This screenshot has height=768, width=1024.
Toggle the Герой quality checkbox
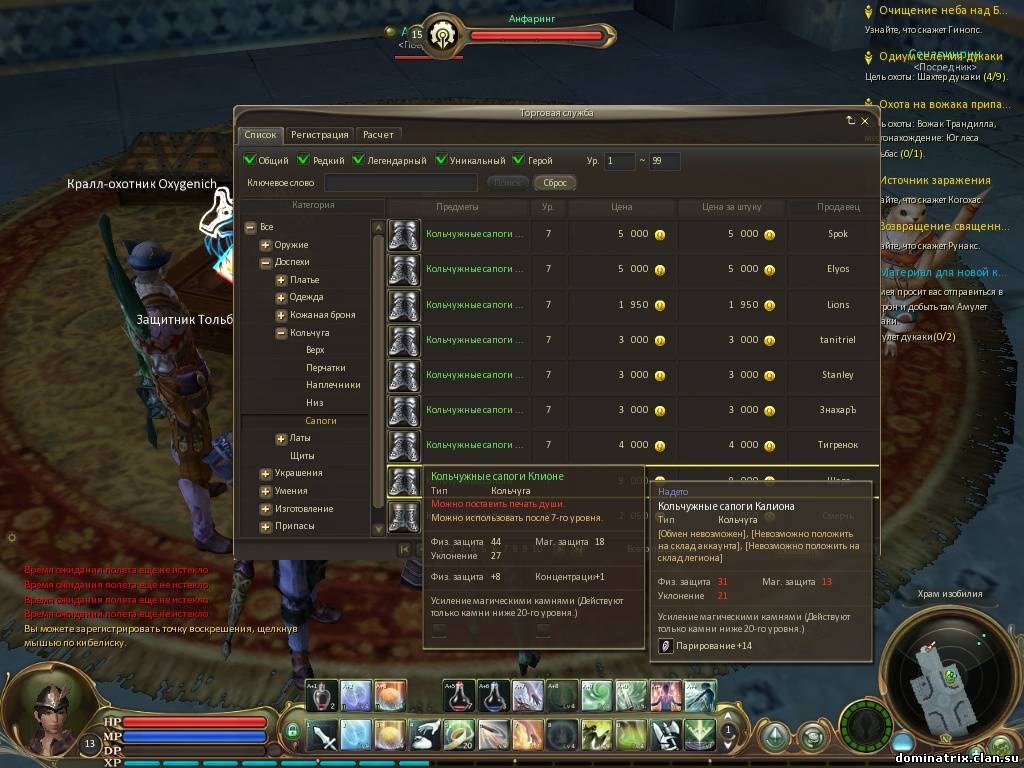[x=518, y=160]
